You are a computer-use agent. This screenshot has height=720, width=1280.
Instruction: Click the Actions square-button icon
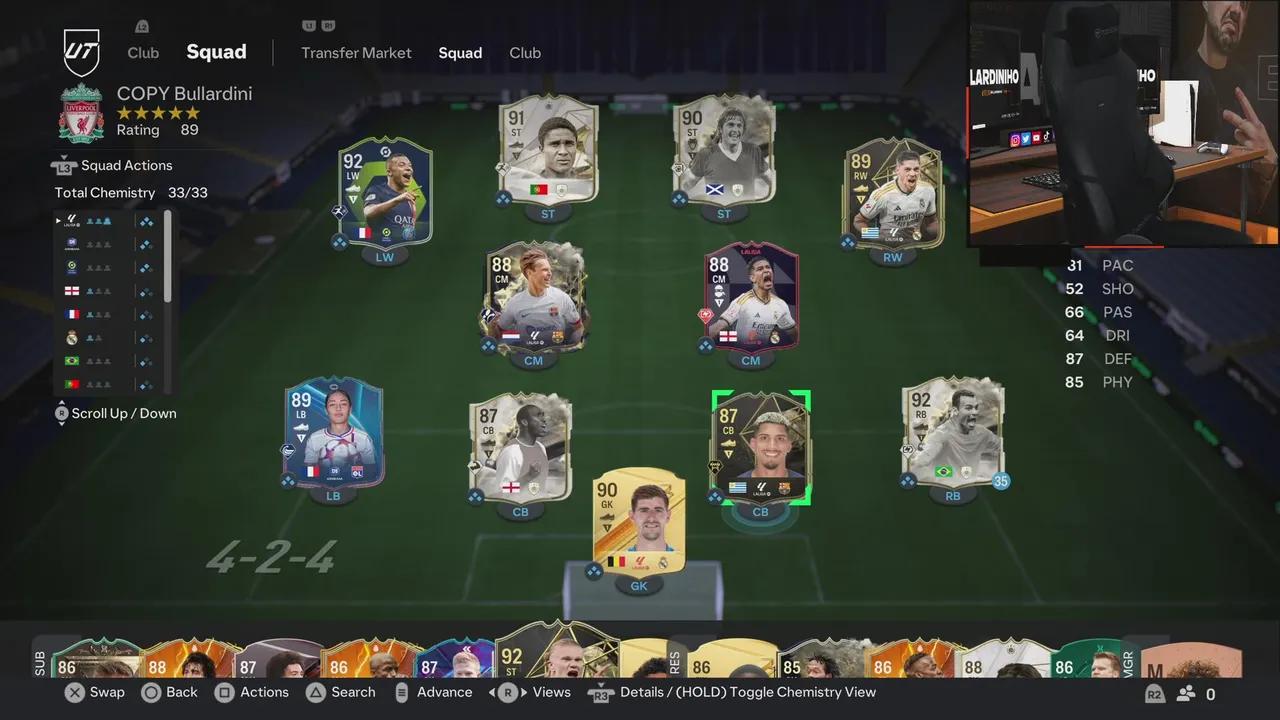226,692
